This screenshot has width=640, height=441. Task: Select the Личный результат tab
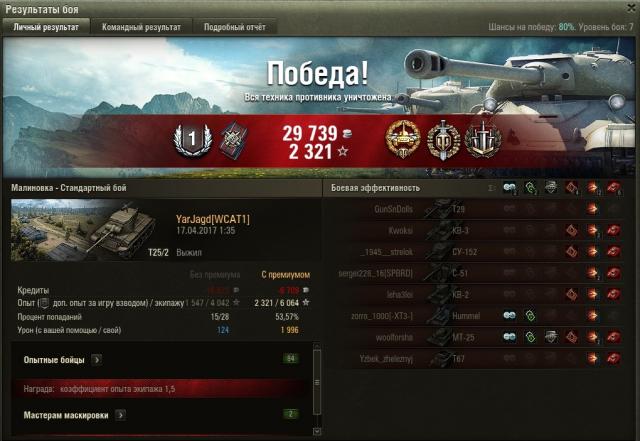coord(46,27)
